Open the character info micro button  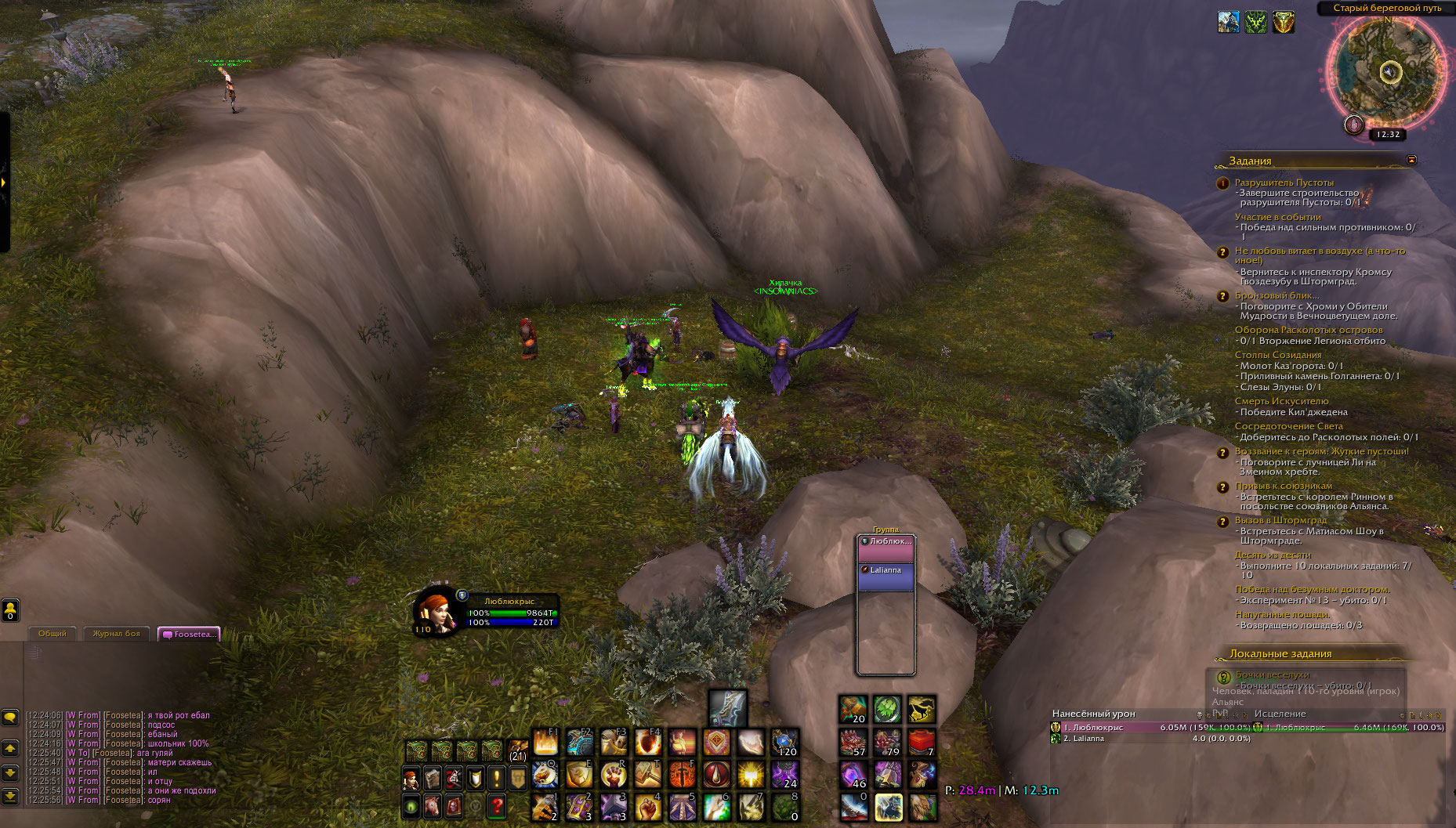tap(411, 779)
